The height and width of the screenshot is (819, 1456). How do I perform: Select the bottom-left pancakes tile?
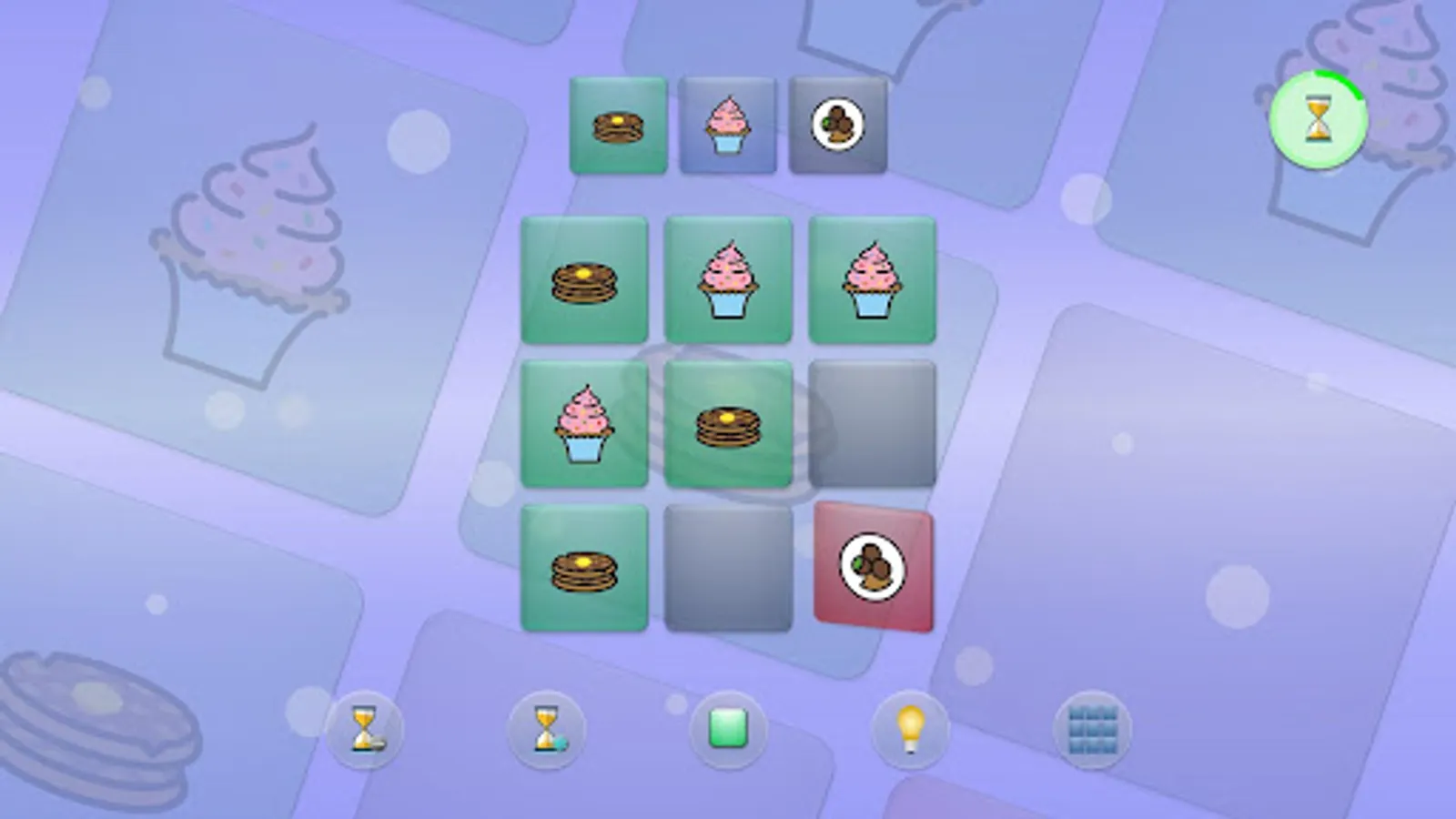click(586, 566)
